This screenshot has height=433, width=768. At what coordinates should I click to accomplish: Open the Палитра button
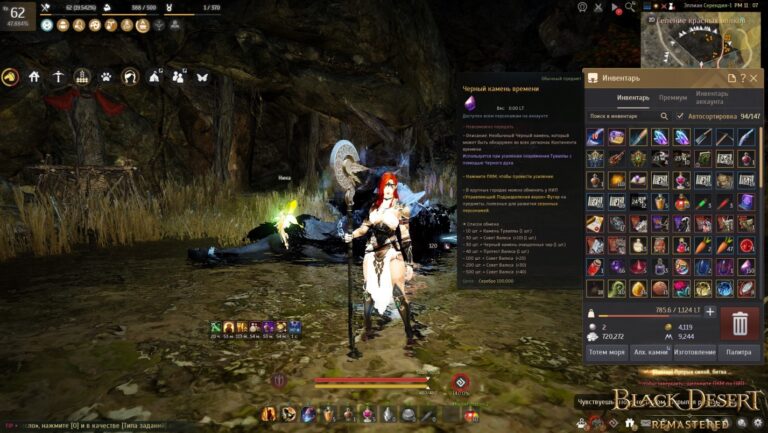(738, 352)
